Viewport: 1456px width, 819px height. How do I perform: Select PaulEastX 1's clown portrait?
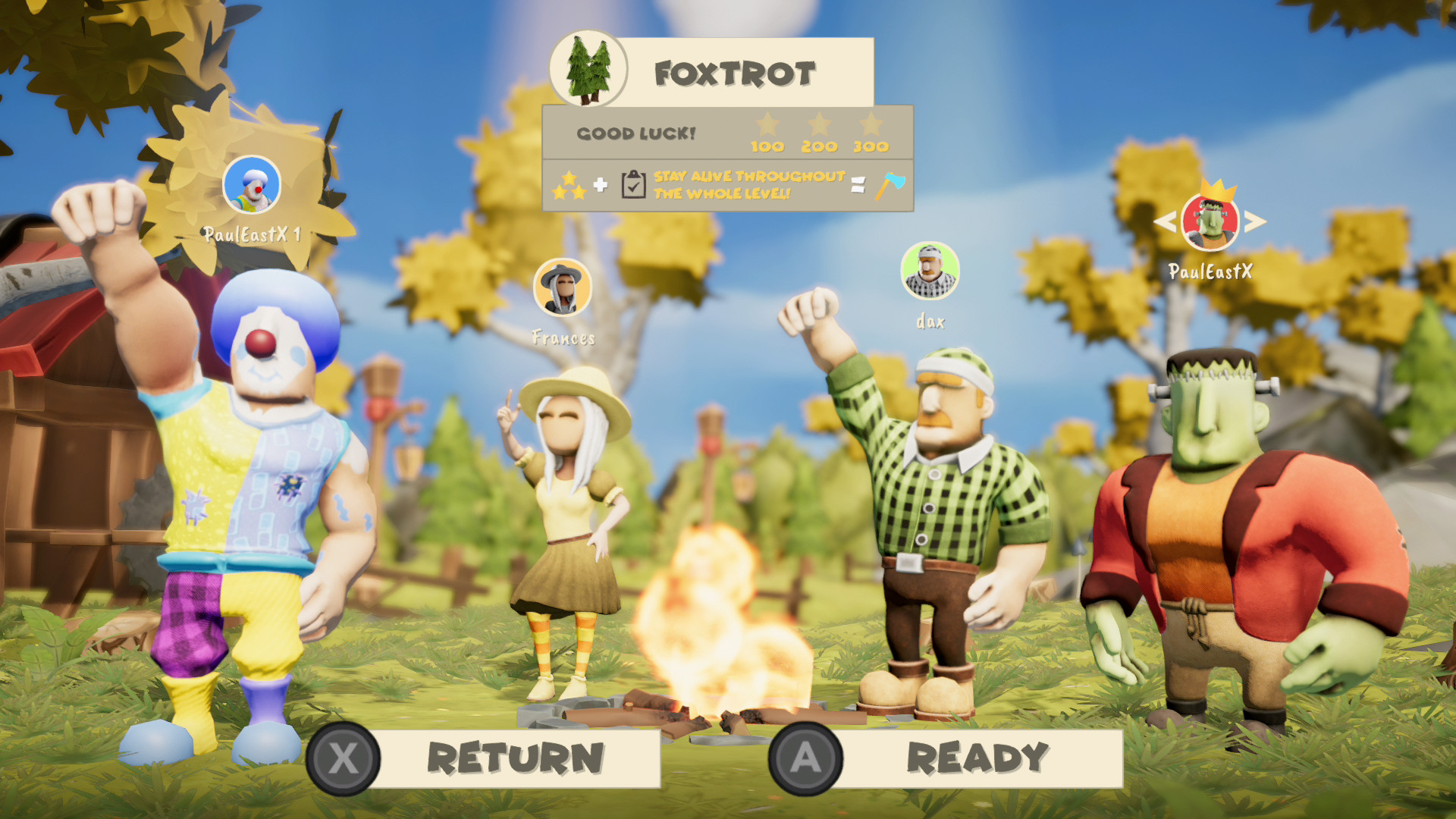click(252, 185)
